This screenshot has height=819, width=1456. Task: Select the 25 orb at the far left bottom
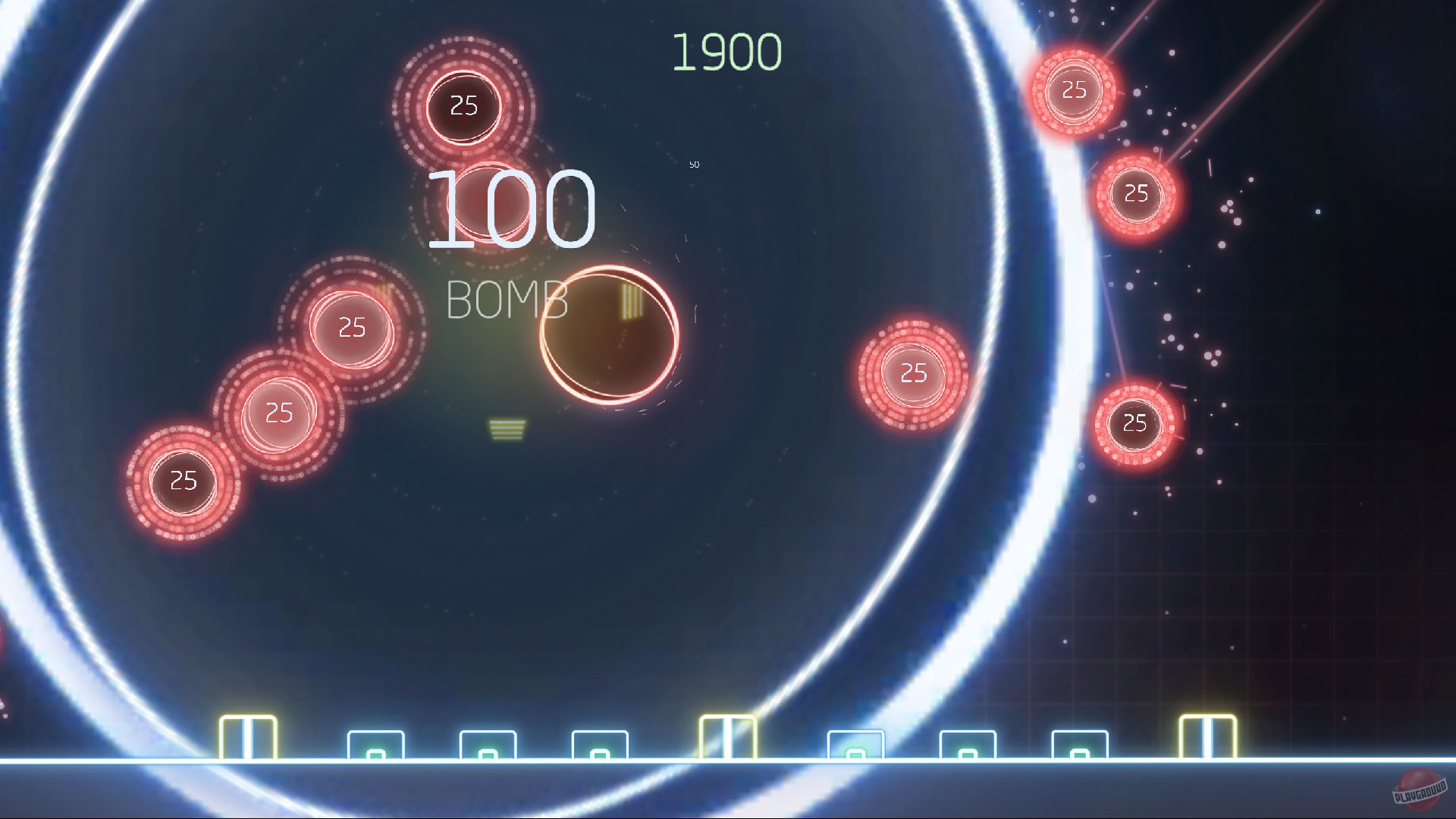click(182, 480)
